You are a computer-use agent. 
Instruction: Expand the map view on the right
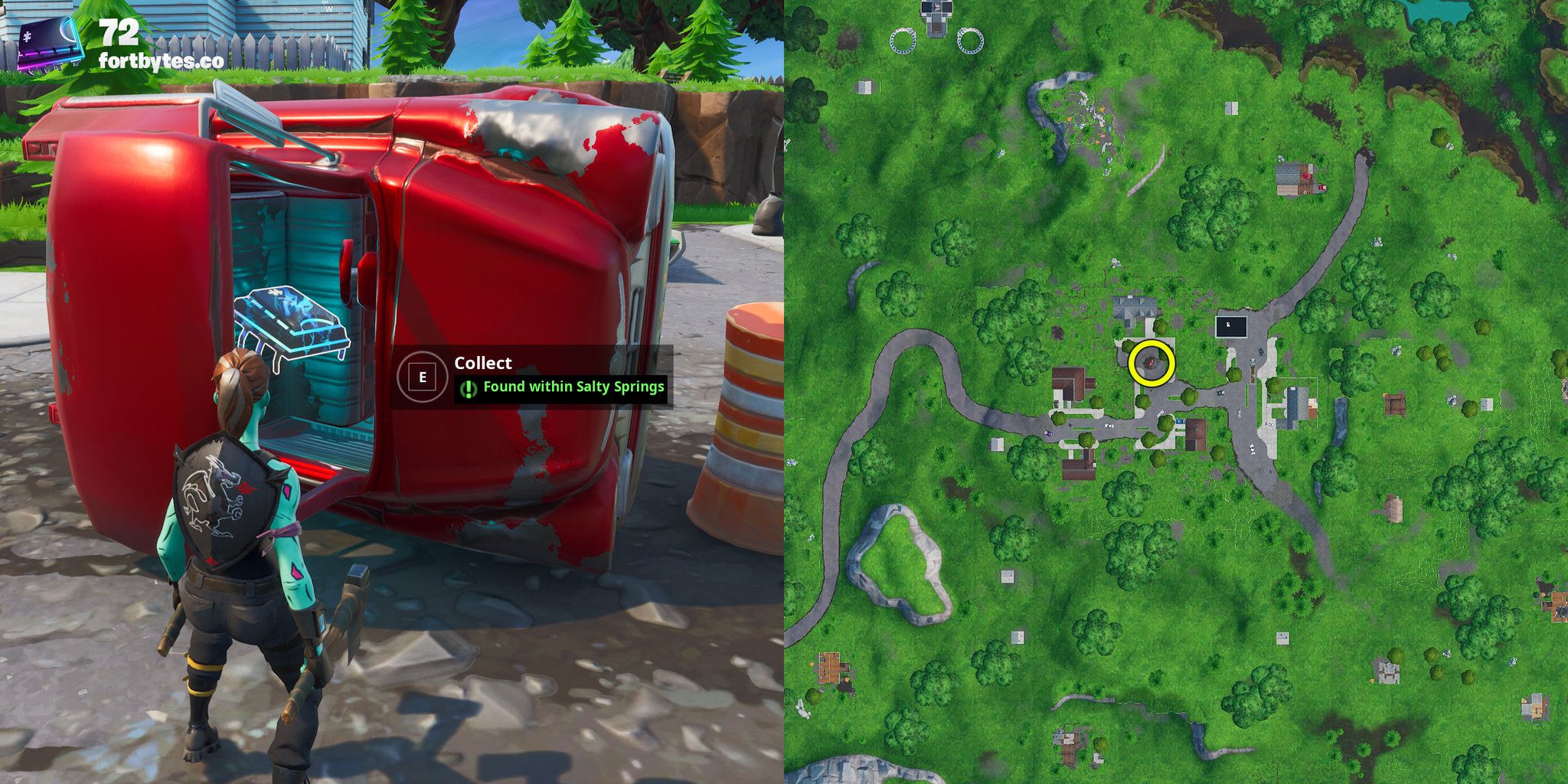1176,392
